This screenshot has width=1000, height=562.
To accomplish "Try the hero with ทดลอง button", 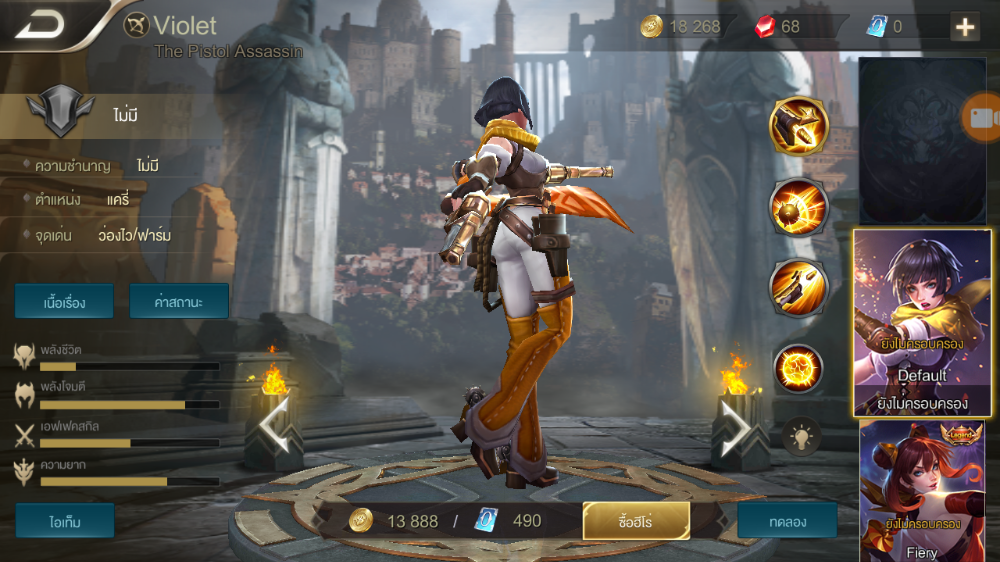I will (787, 520).
